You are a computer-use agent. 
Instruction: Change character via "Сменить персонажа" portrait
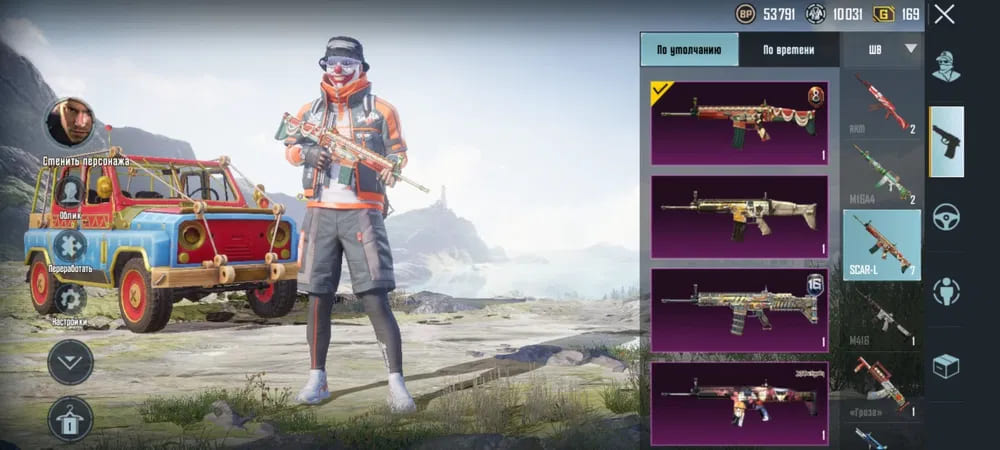(x=70, y=123)
